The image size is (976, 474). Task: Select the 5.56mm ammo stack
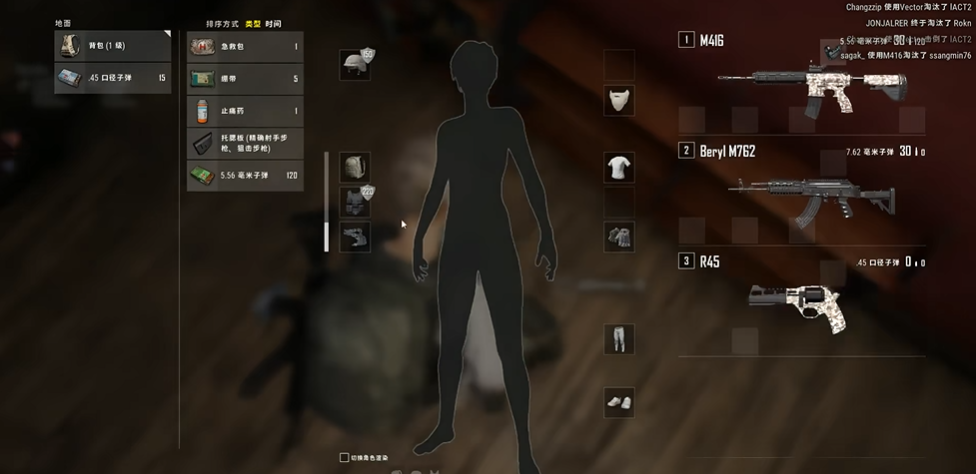pos(245,176)
